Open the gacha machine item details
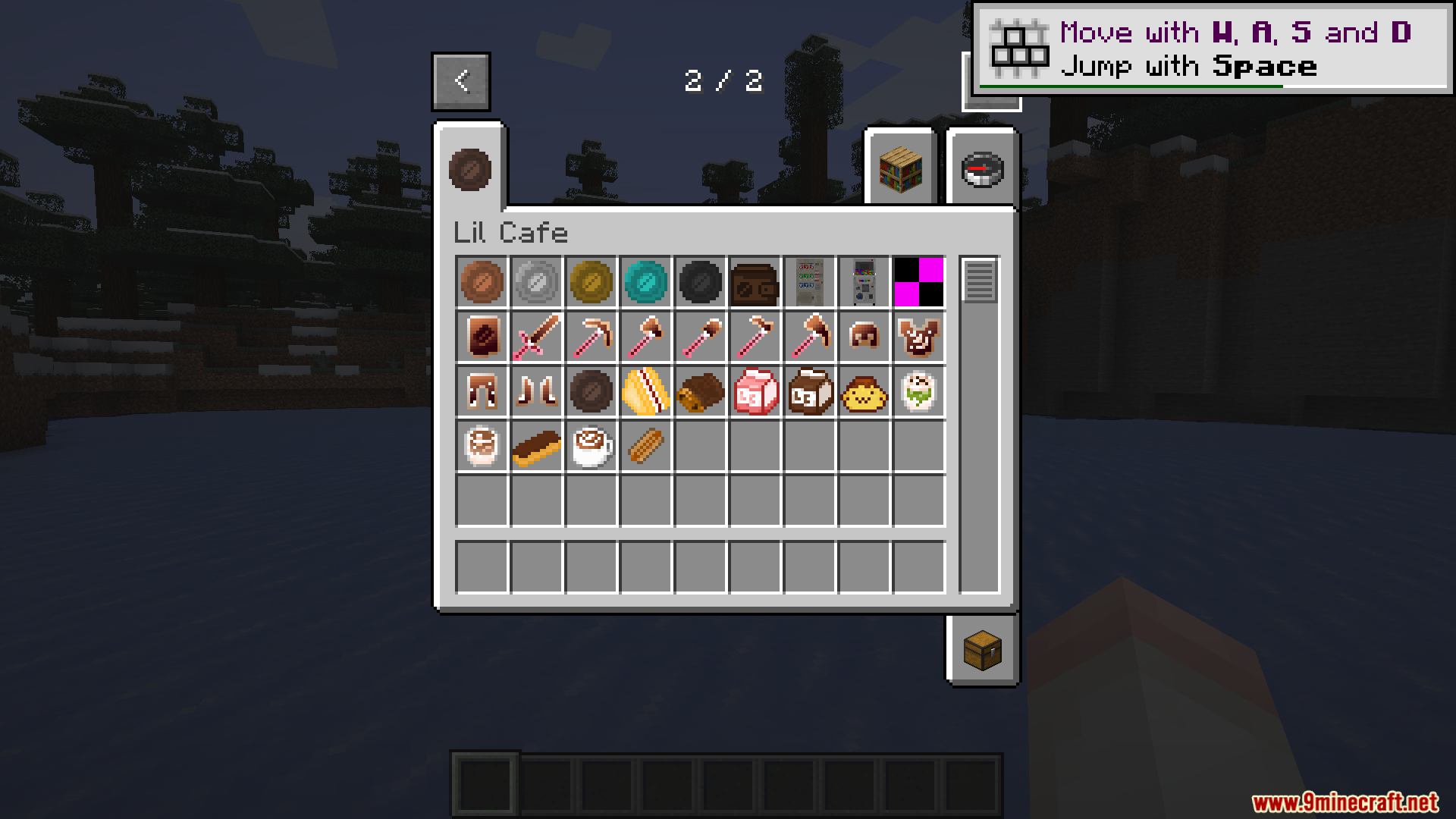Image resolution: width=1456 pixels, height=819 pixels. [x=864, y=282]
